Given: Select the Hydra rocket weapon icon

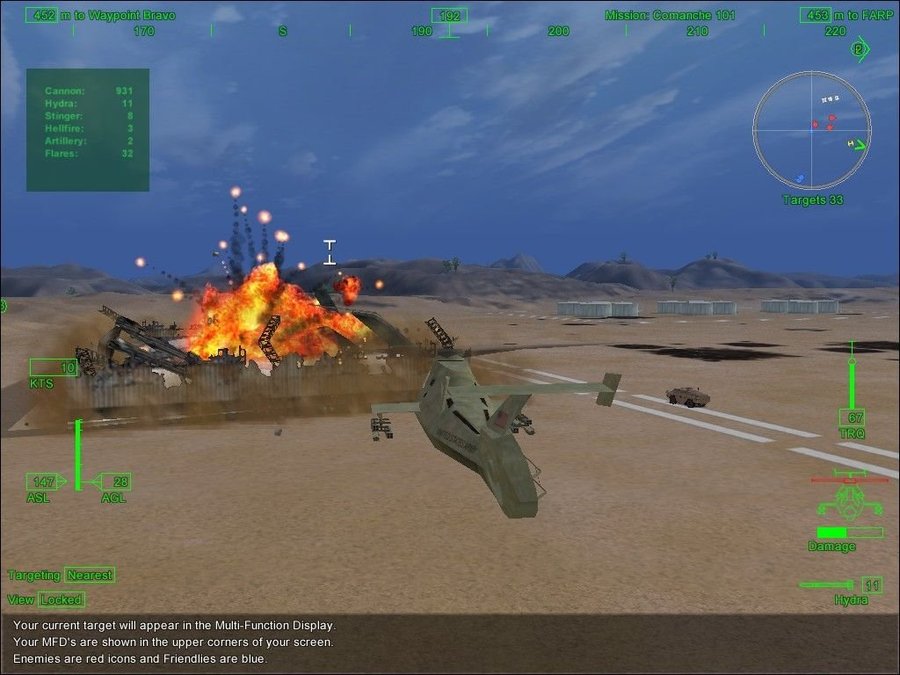Looking at the screenshot, I should (828, 585).
